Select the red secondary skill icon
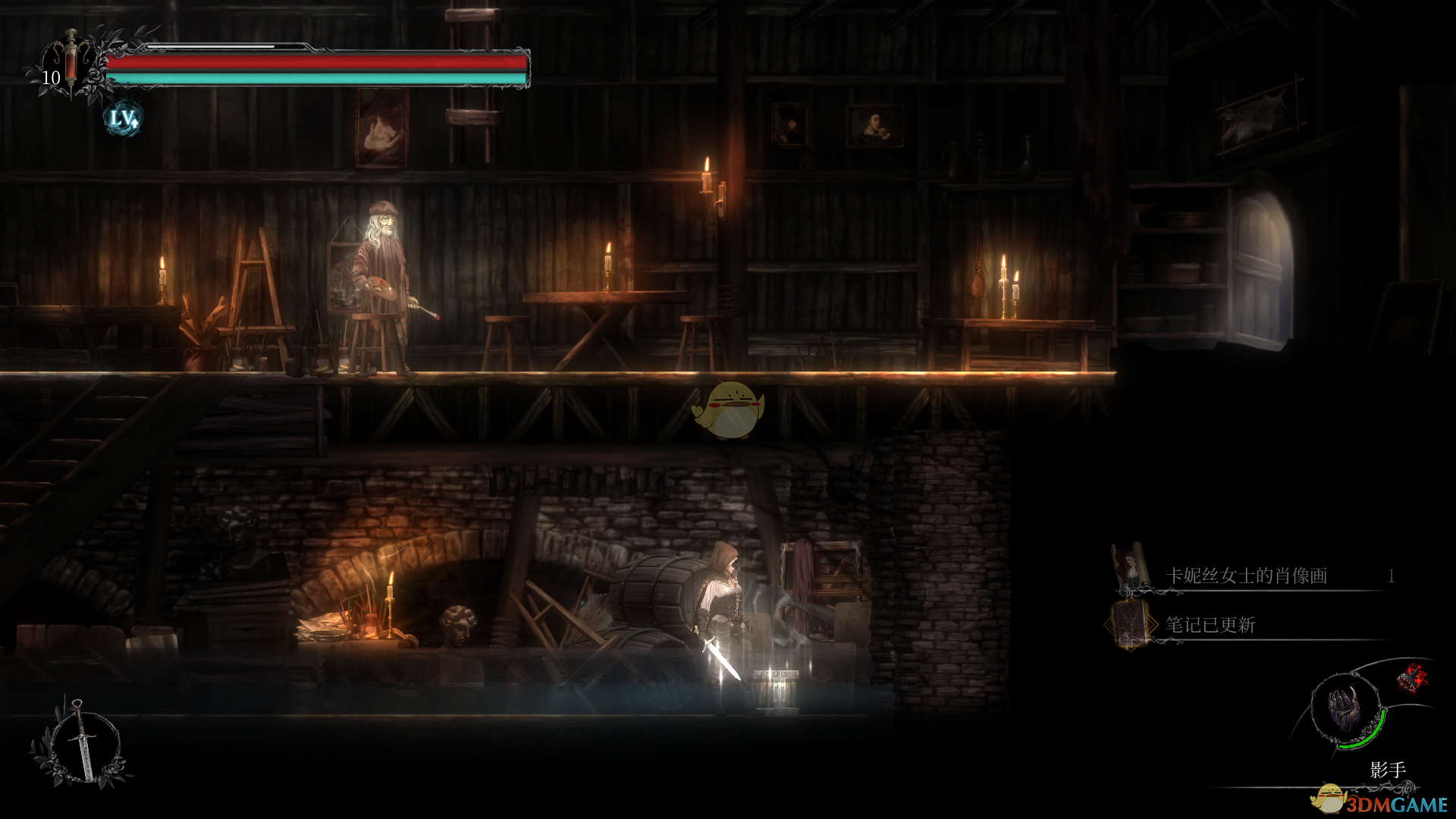Screen dimensions: 1456x819 tap(1411, 677)
